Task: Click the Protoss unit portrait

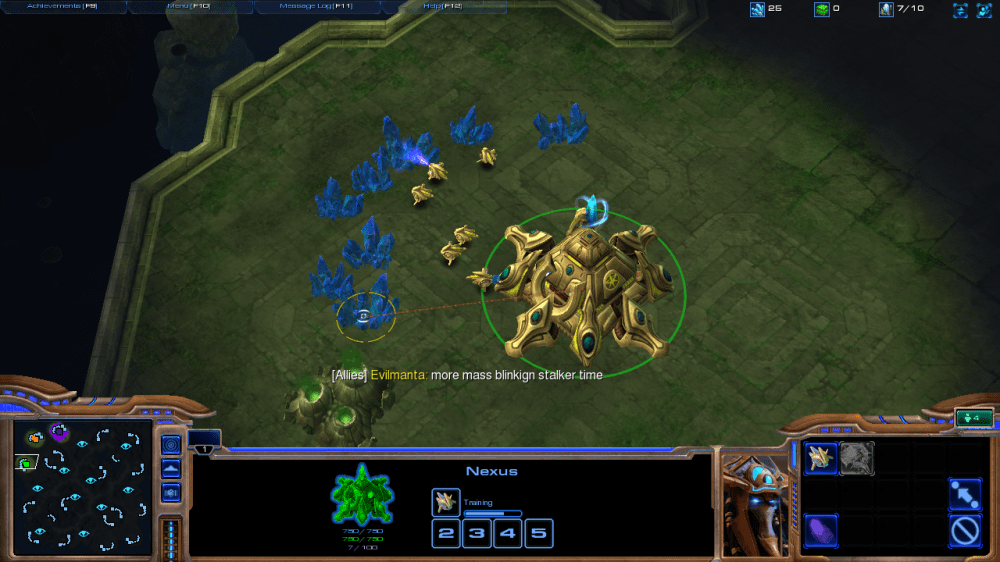Action: tap(755, 502)
